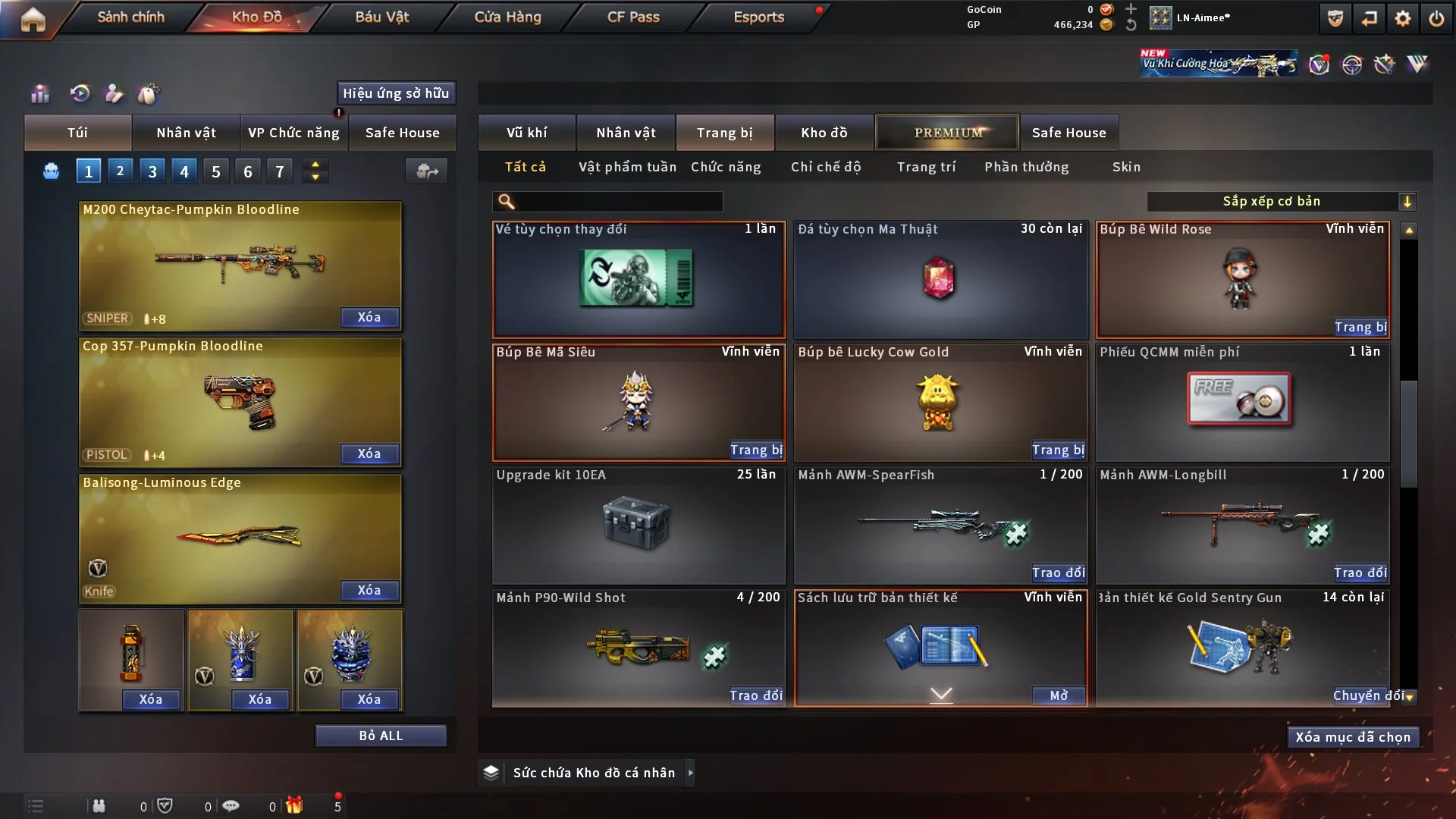This screenshot has width=1456, height=819.
Task: Go to Sảnh chính lobby
Action: tap(130, 17)
